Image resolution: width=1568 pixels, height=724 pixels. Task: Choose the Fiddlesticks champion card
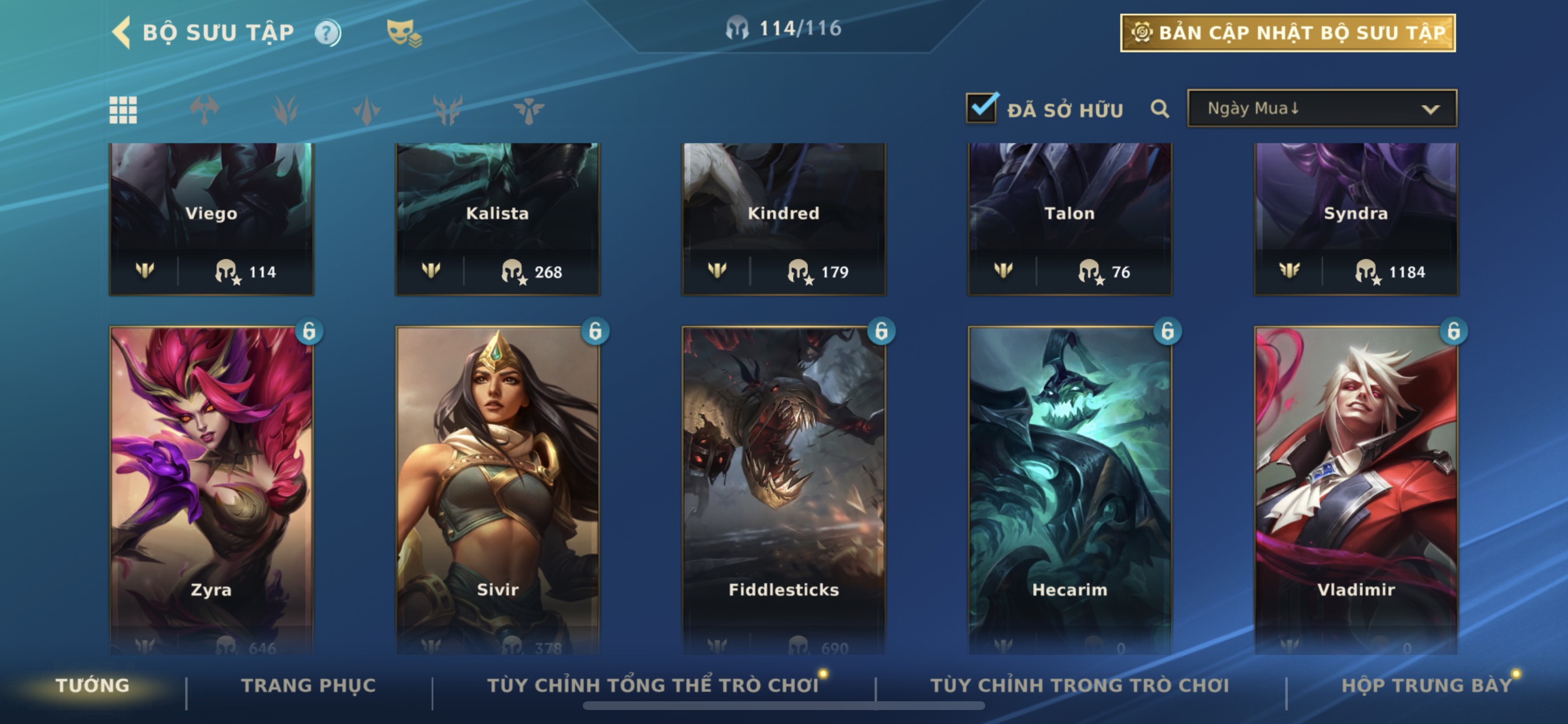(x=783, y=487)
